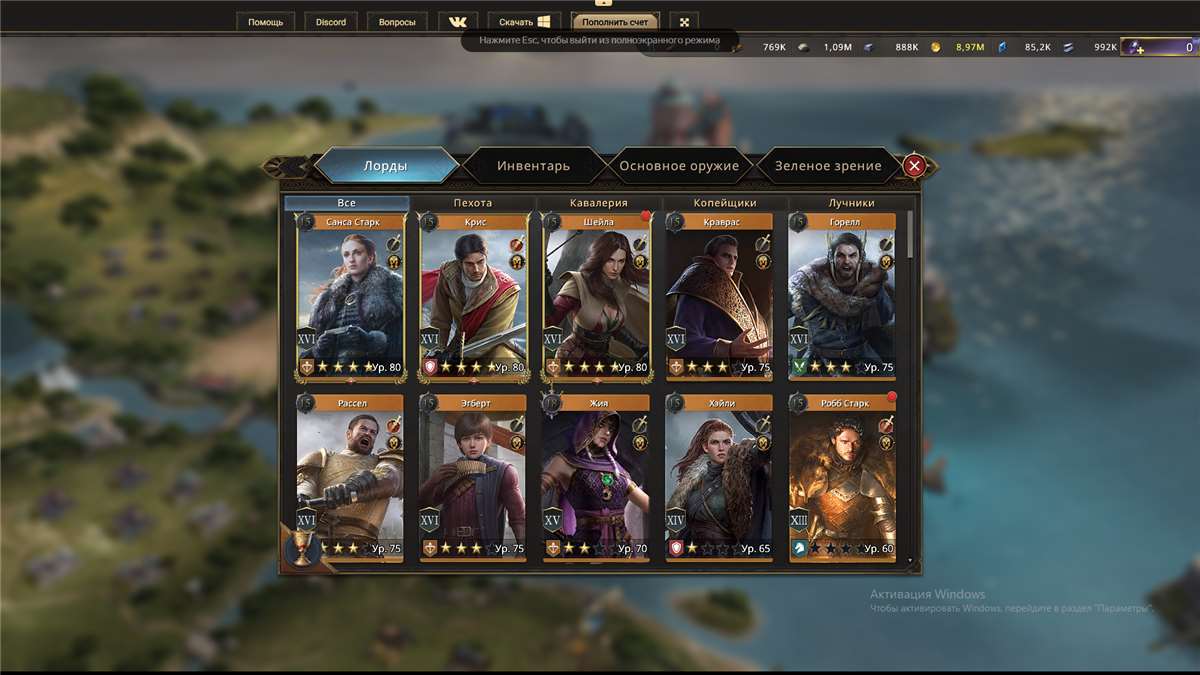Image resolution: width=1200 pixels, height=675 pixels.
Task: Open the Инвентарь tab
Action: tap(533, 166)
